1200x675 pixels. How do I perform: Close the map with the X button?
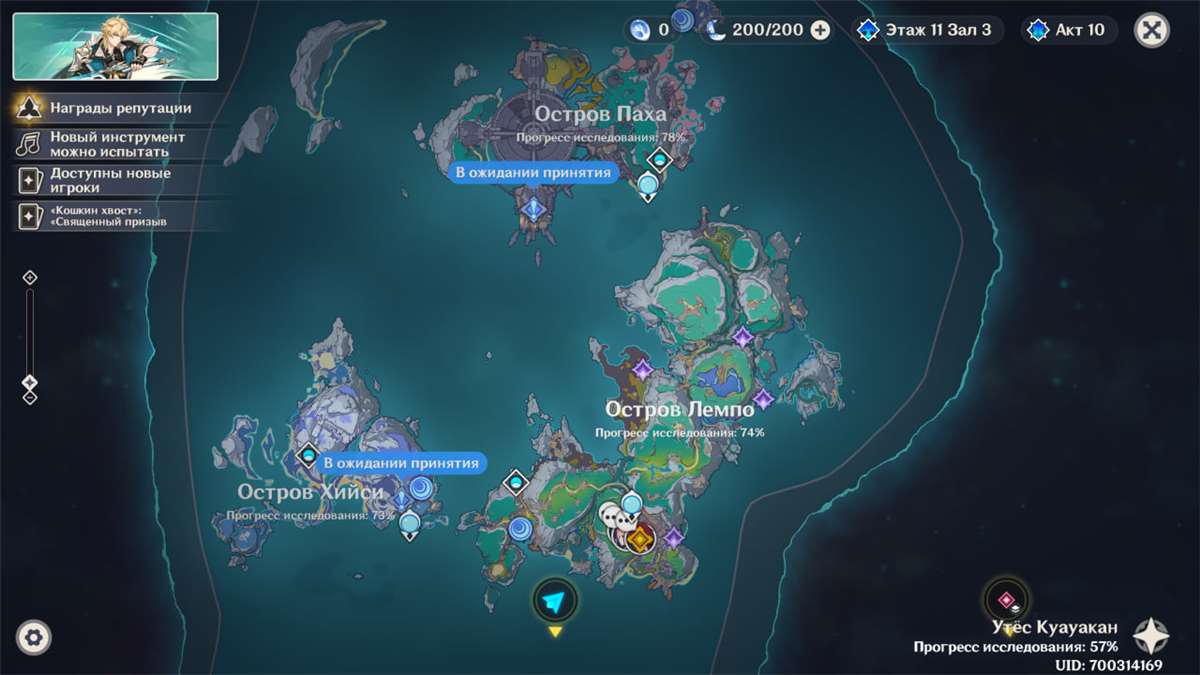1152,30
